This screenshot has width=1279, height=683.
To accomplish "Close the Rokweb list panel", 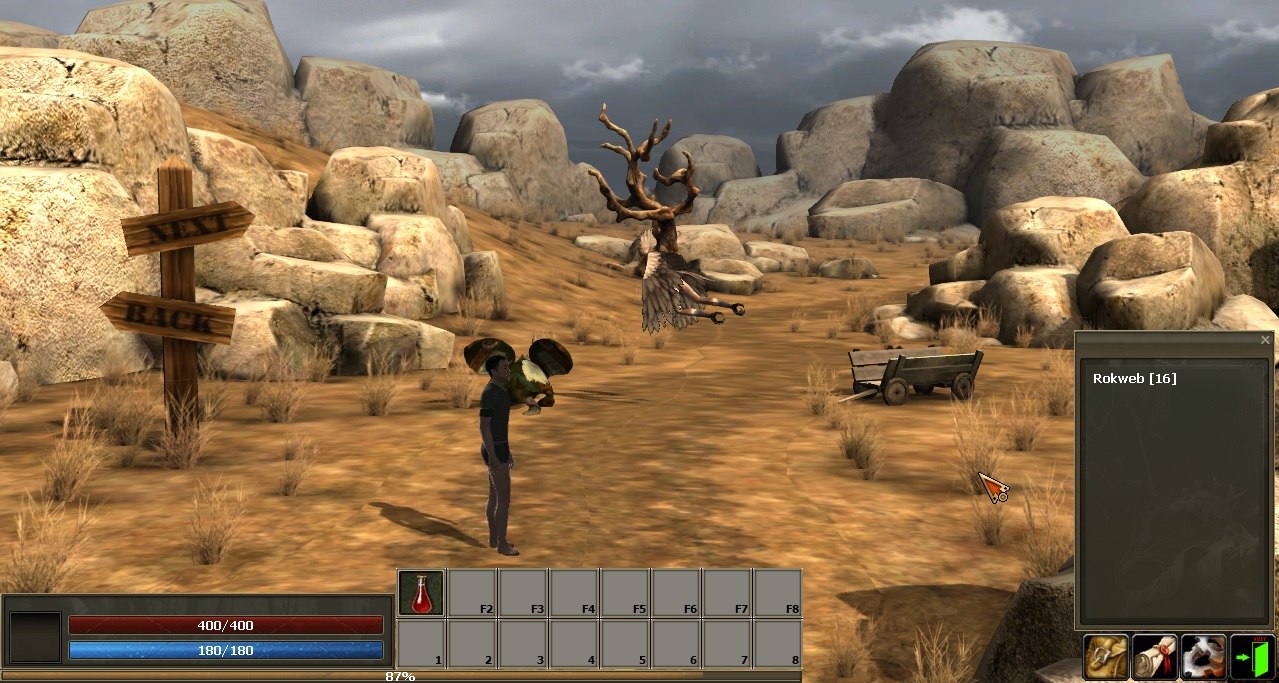I will (x=1265, y=340).
